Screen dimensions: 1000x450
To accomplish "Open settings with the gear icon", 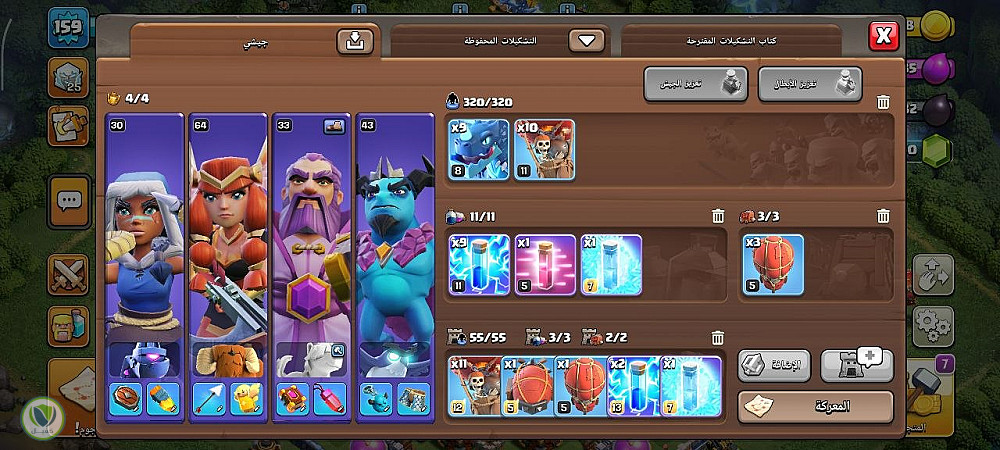I will point(933,323).
